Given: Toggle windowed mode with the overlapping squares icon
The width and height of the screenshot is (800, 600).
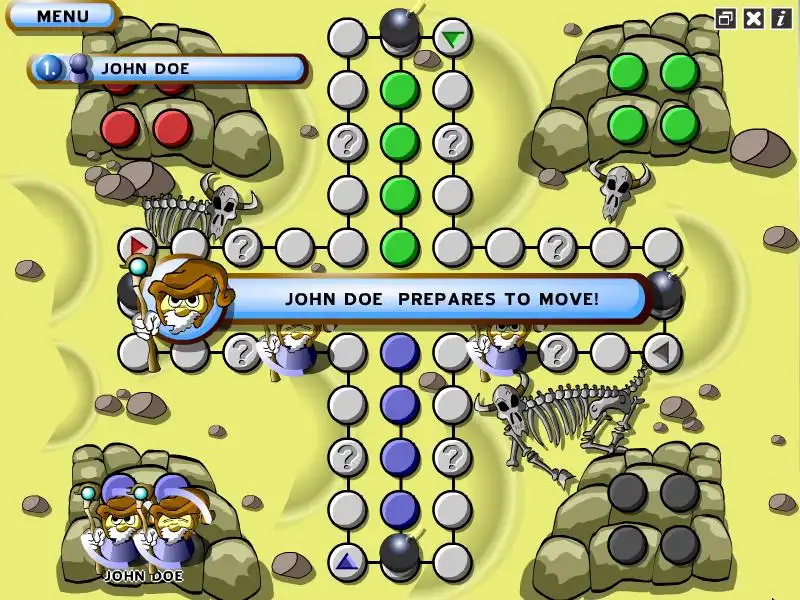Looking at the screenshot, I should [x=726, y=18].
